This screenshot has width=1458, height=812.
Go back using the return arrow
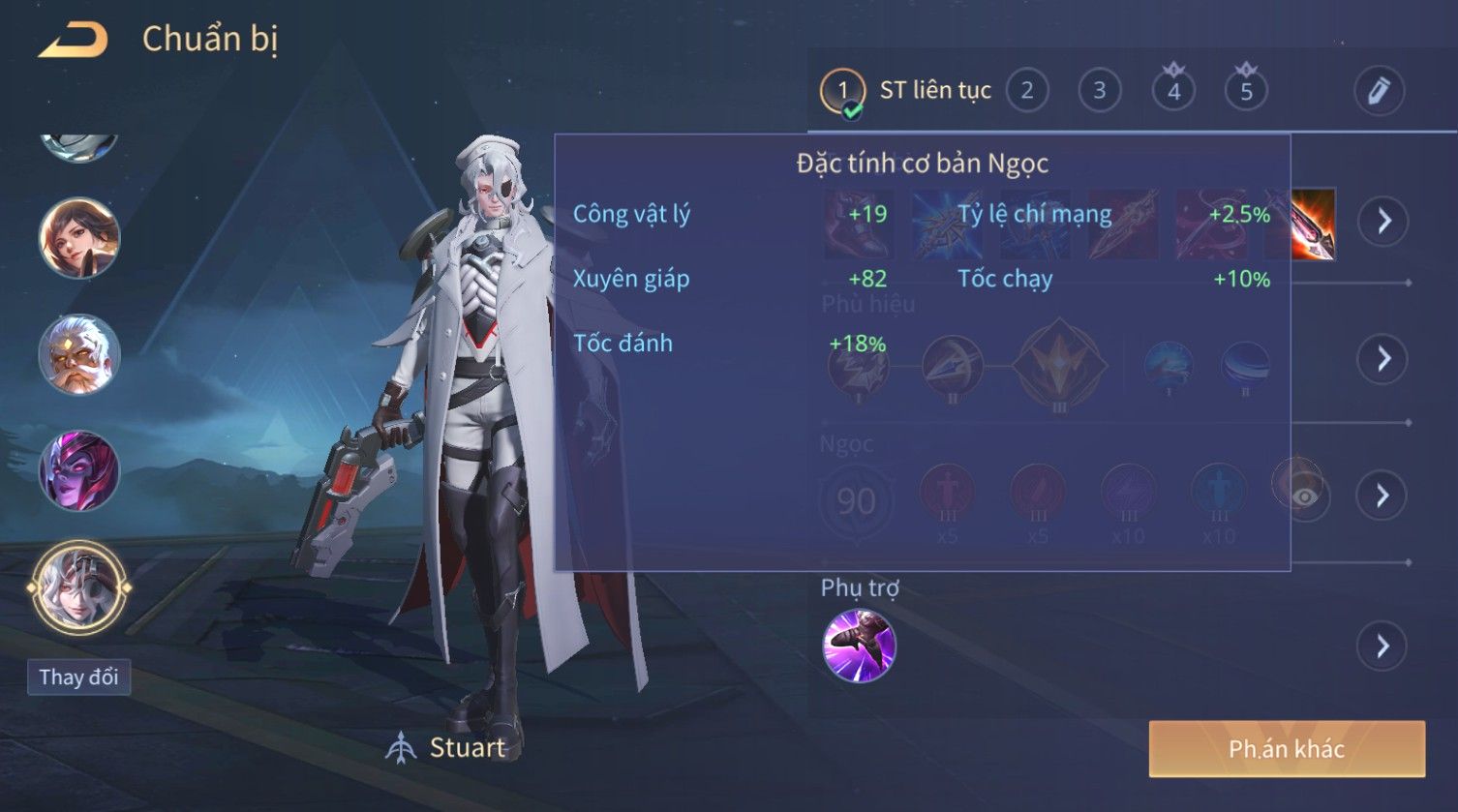(x=73, y=41)
